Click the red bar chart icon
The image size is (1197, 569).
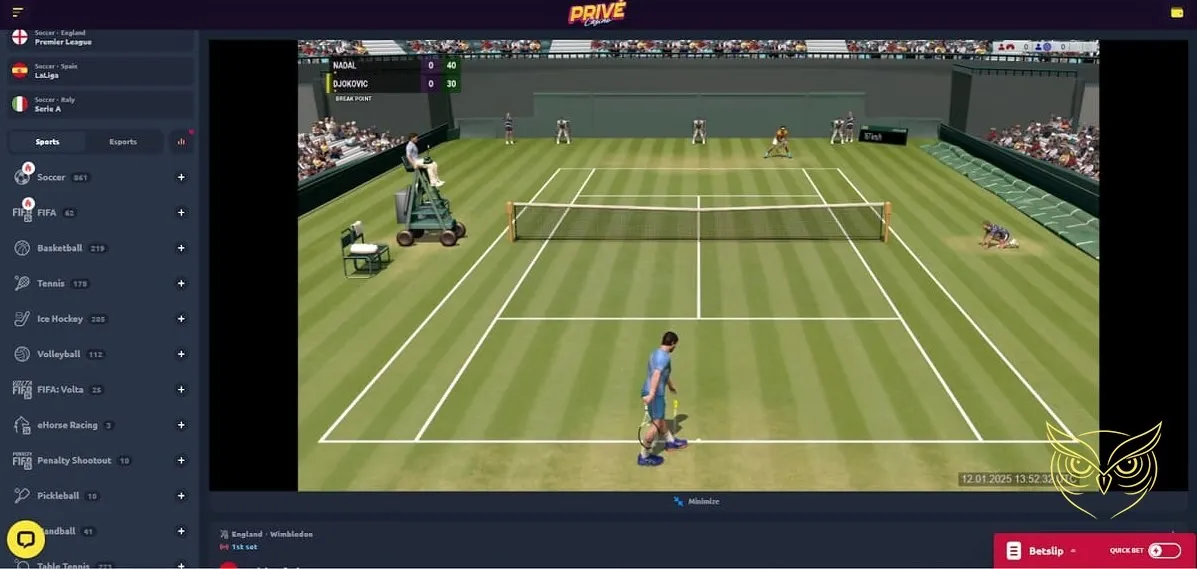coord(181,142)
